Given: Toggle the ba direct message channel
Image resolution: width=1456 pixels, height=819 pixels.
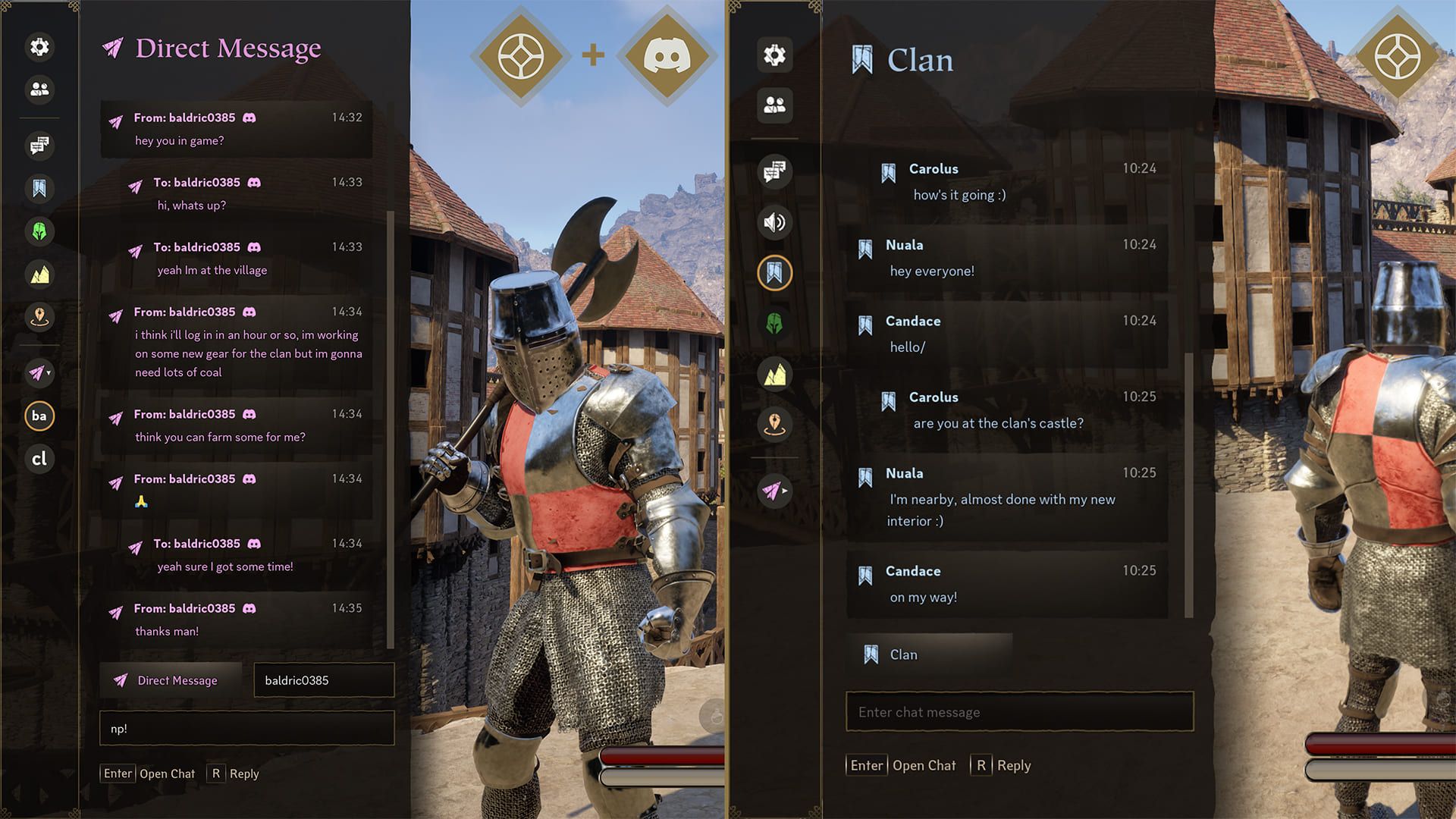Looking at the screenshot, I should (39, 416).
